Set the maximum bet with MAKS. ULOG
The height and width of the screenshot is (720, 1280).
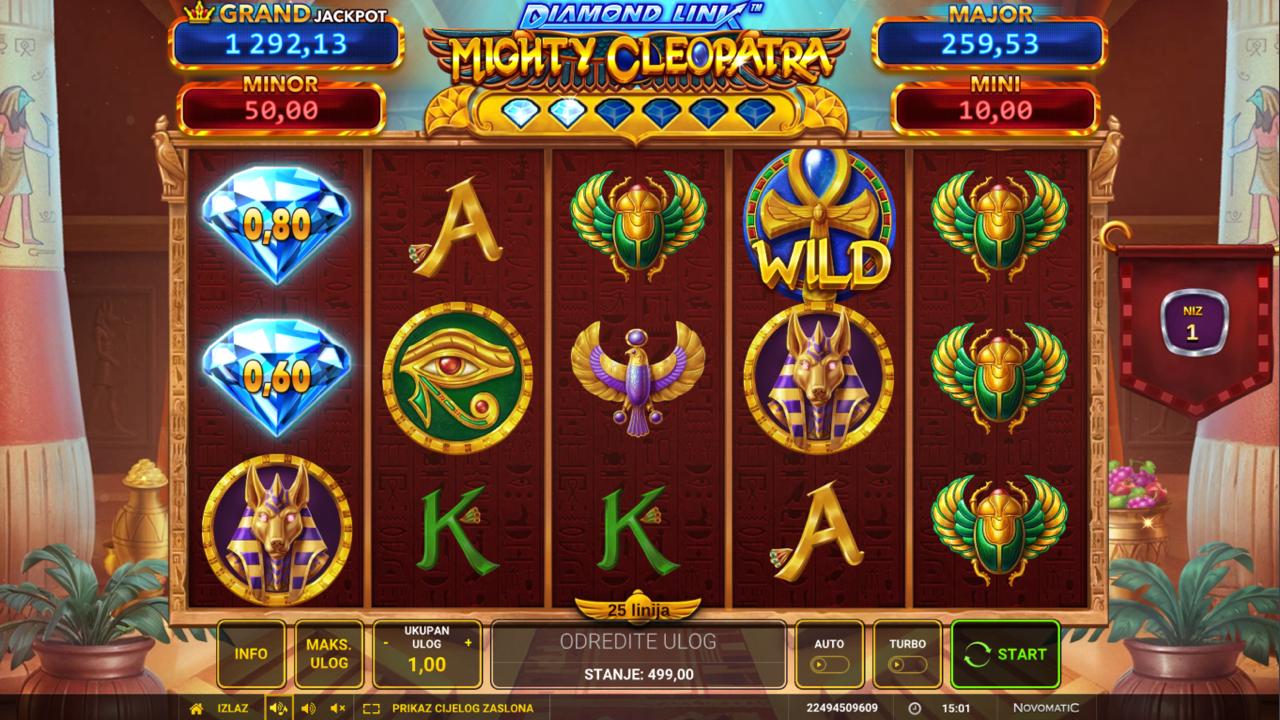click(x=328, y=654)
